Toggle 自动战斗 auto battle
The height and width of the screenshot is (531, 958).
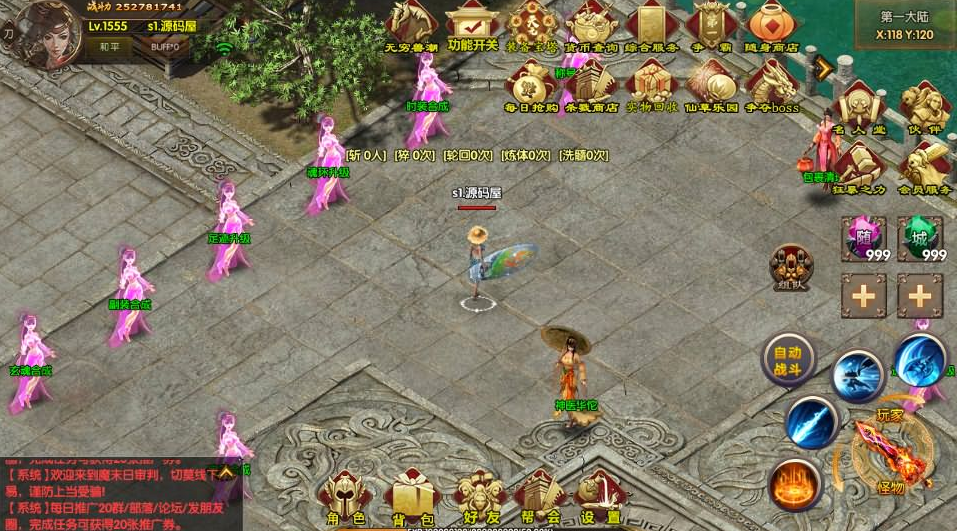point(788,359)
